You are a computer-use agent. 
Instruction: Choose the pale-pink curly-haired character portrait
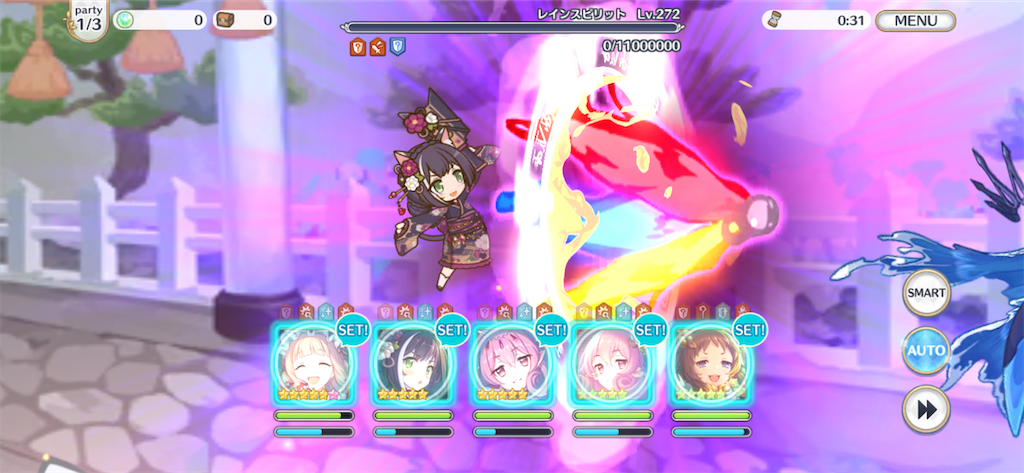pyautogui.click(x=611, y=364)
